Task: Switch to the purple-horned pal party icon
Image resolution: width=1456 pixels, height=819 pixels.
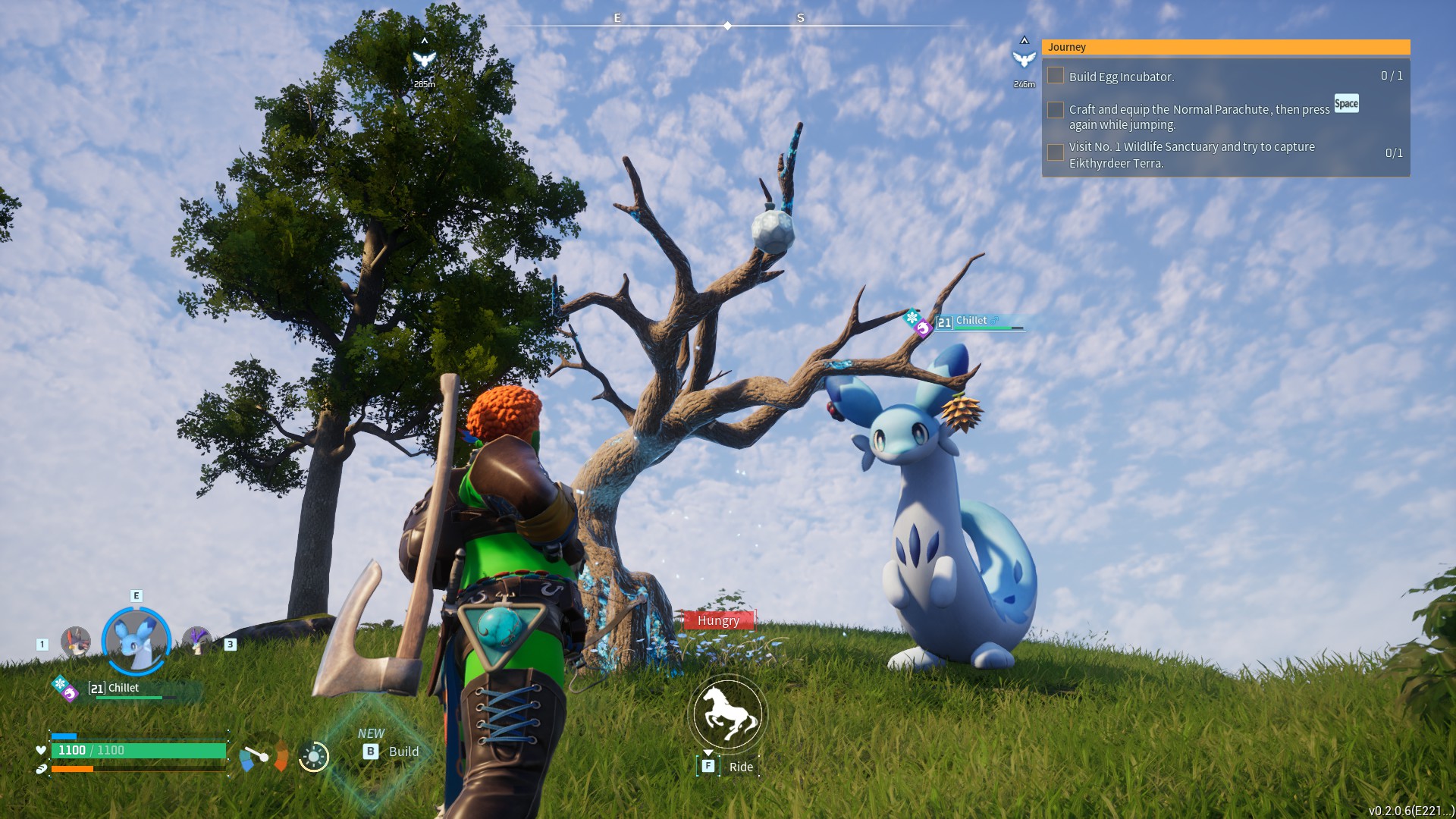Action: (197, 641)
